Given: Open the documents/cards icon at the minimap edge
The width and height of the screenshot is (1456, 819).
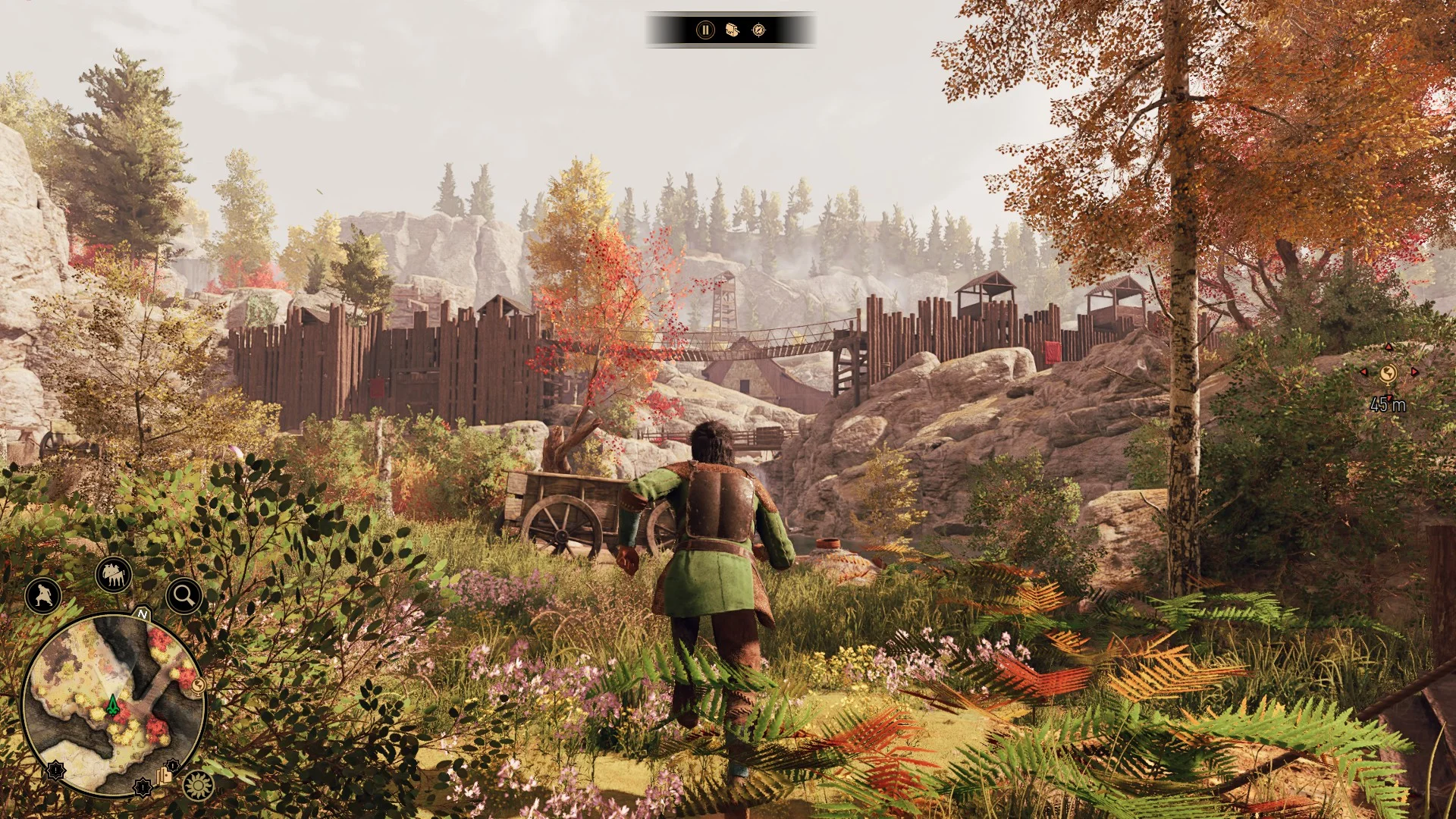Looking at the screenshot, I should 165,777.
